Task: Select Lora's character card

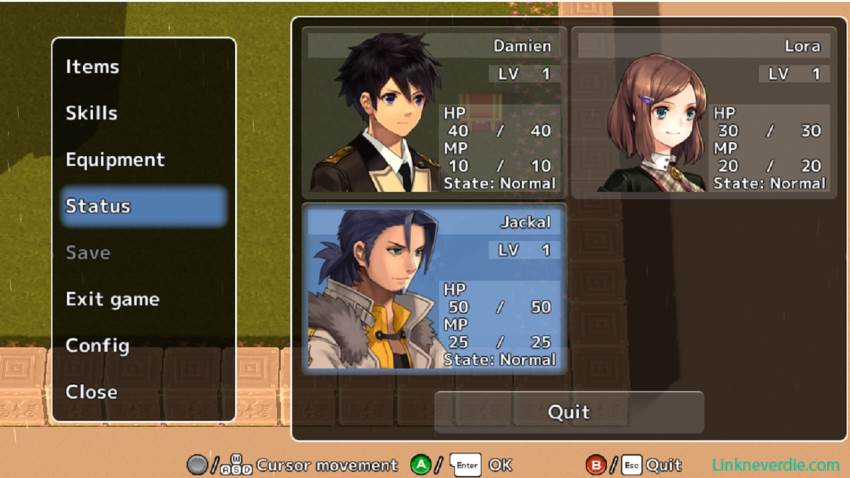Action: (x=705, y=111)
